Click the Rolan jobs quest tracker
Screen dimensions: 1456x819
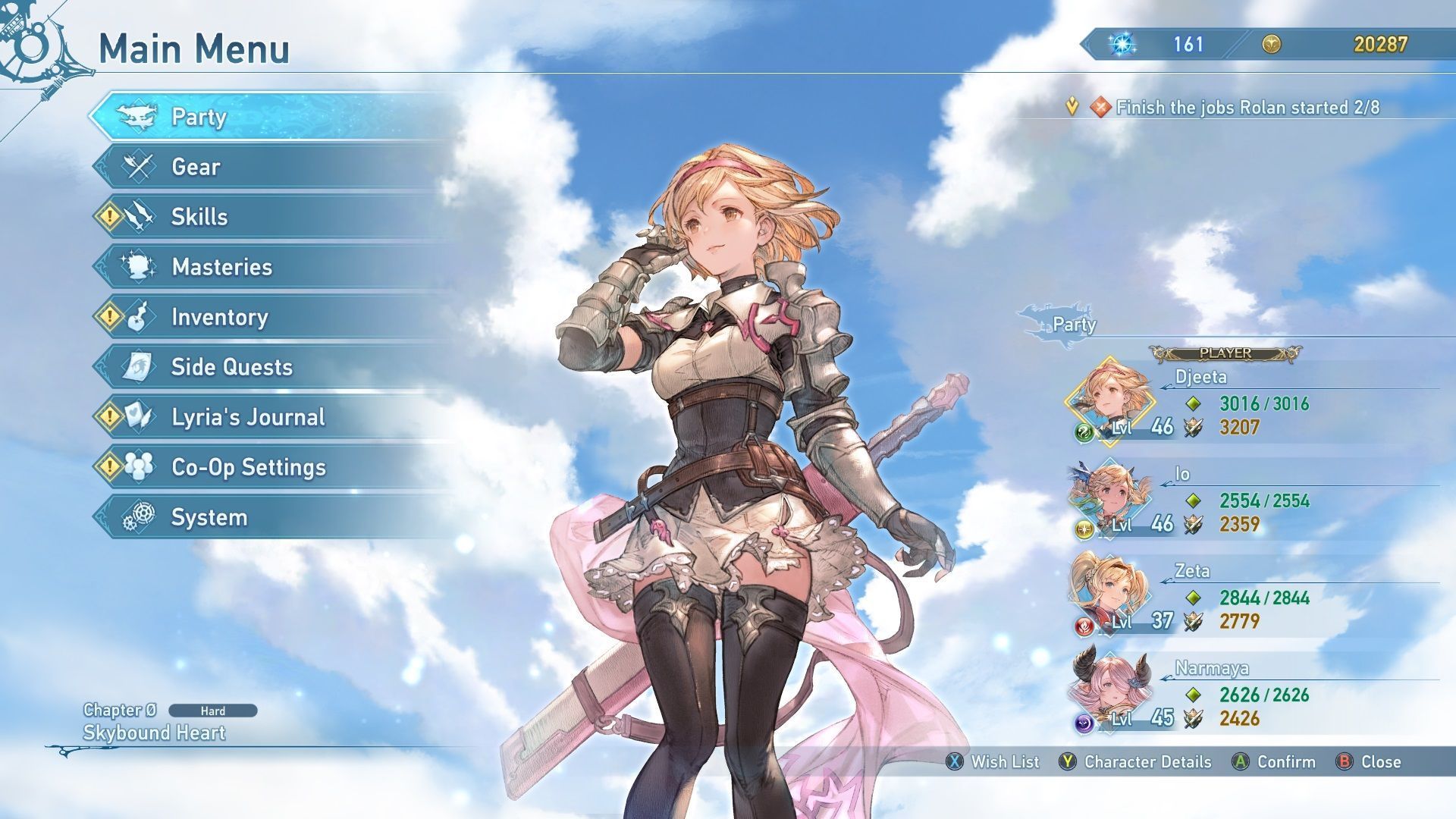[1247, 108]
